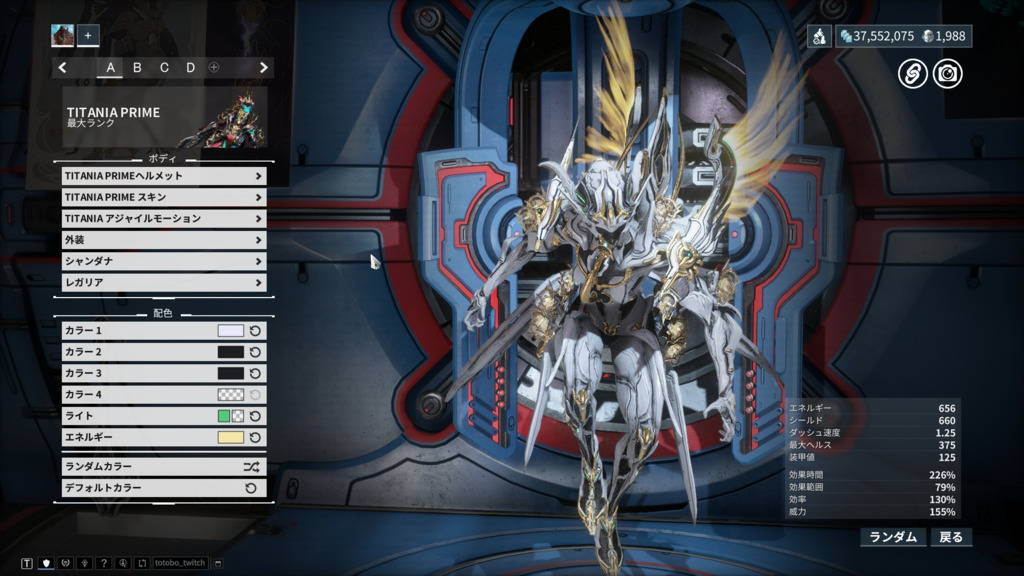Click the ランダム button
The image size is (1024, 576).
point(893,537)
